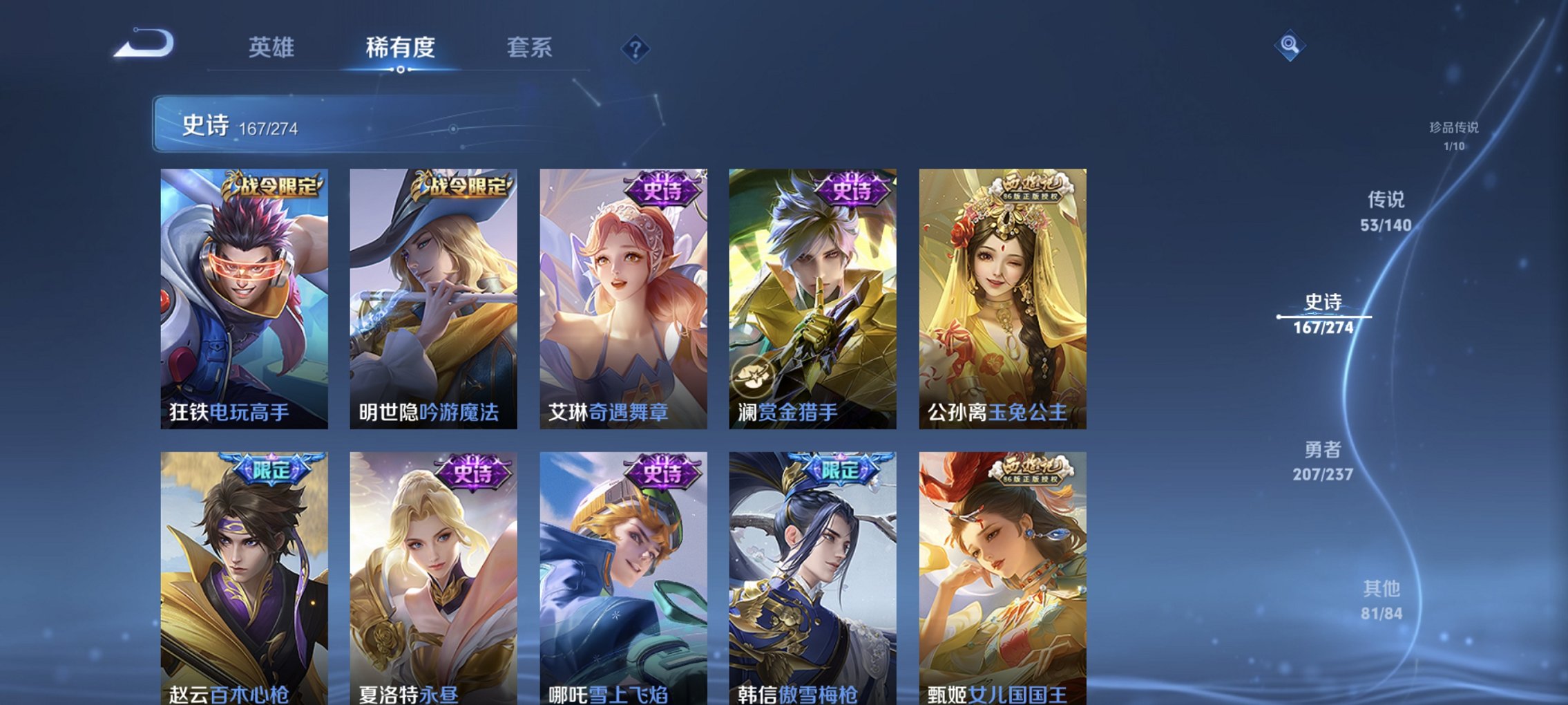
Task: Open the help question mark icon
Action: 635,48
